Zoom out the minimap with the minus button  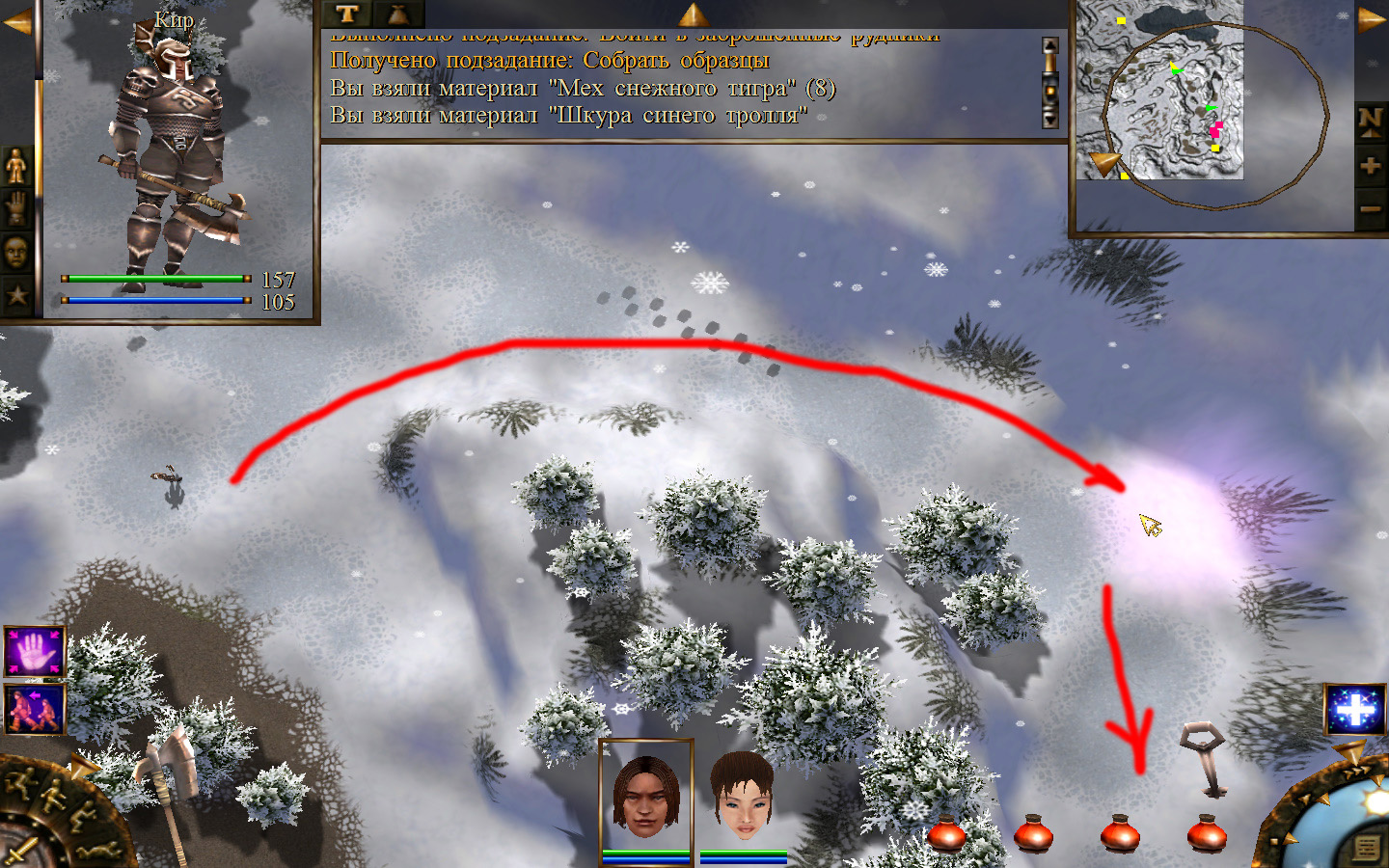(1370, 208)
